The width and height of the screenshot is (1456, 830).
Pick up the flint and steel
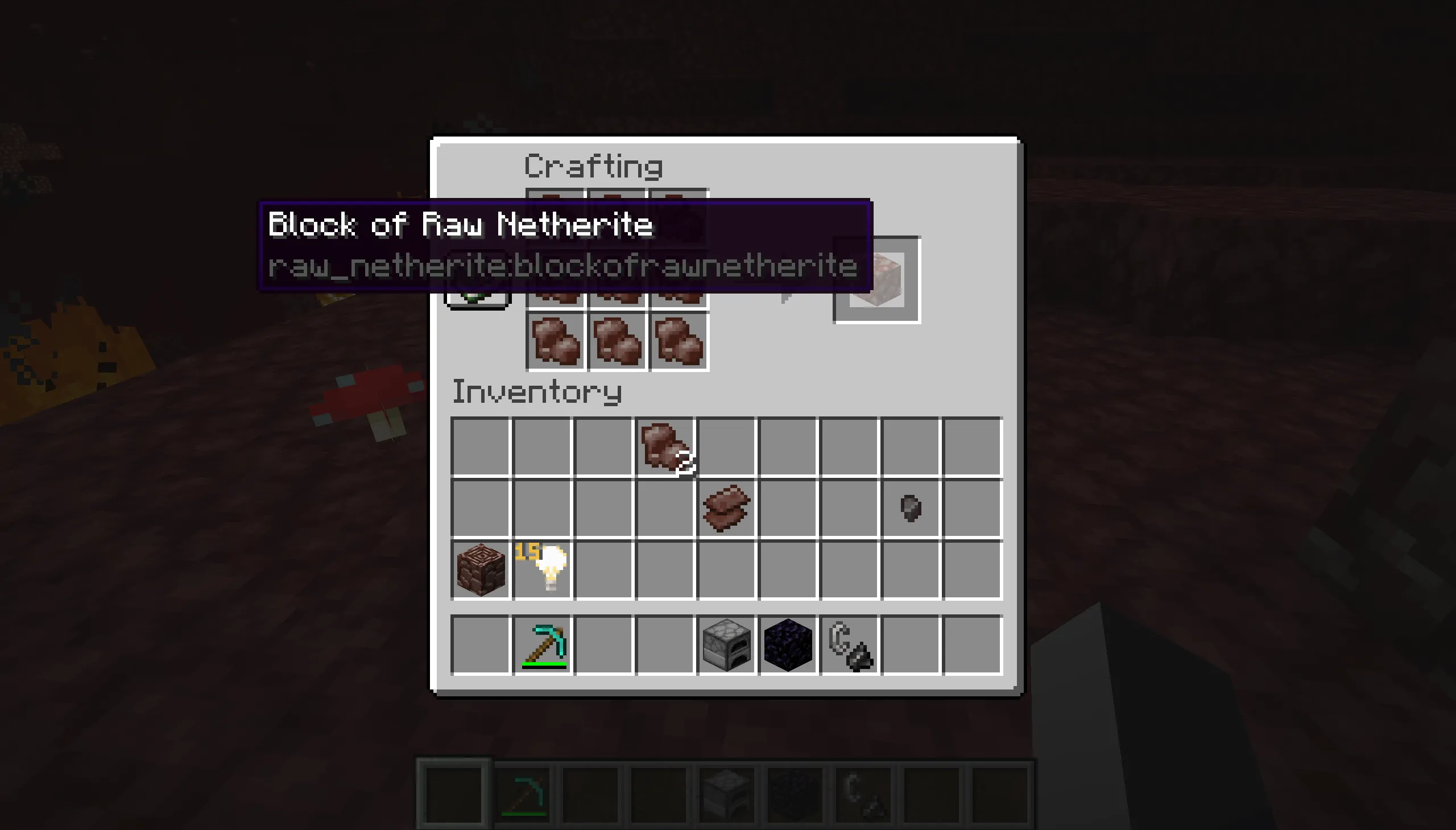pyautogui.click(x=850, y=644)
